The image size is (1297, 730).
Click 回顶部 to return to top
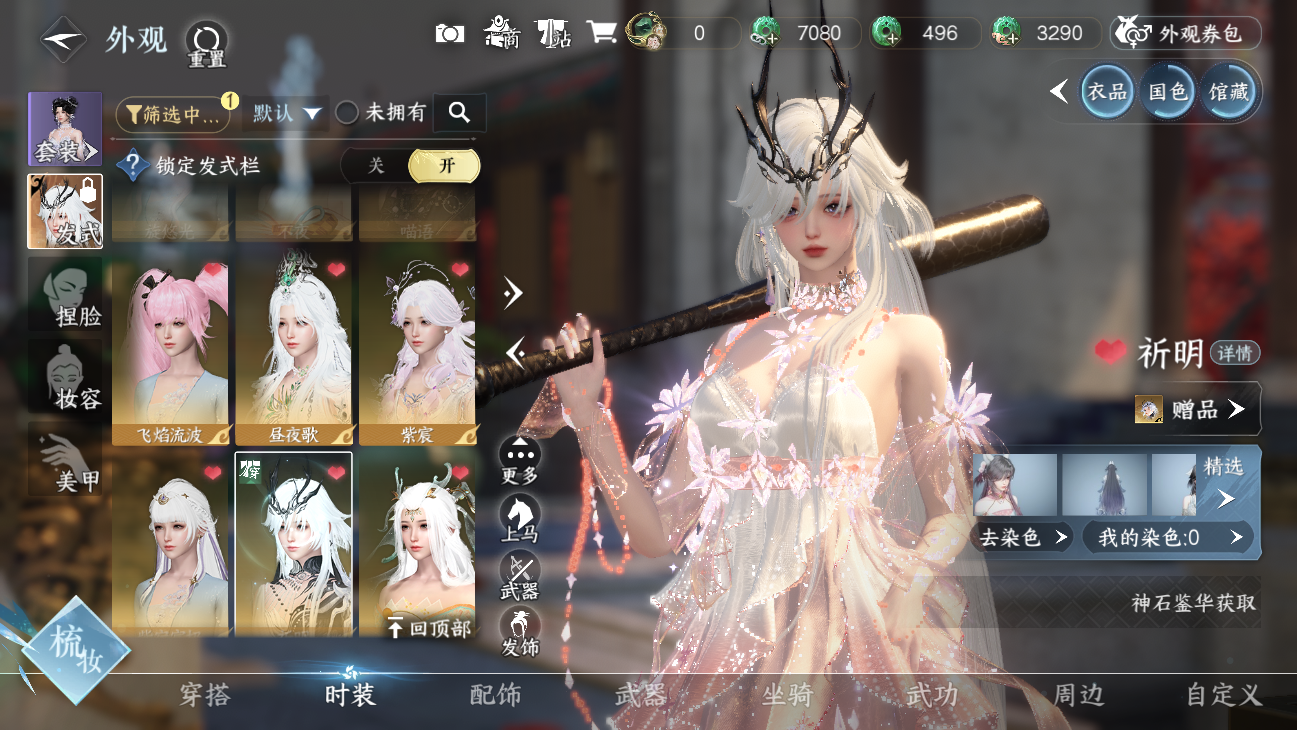[x=429, y=628]
